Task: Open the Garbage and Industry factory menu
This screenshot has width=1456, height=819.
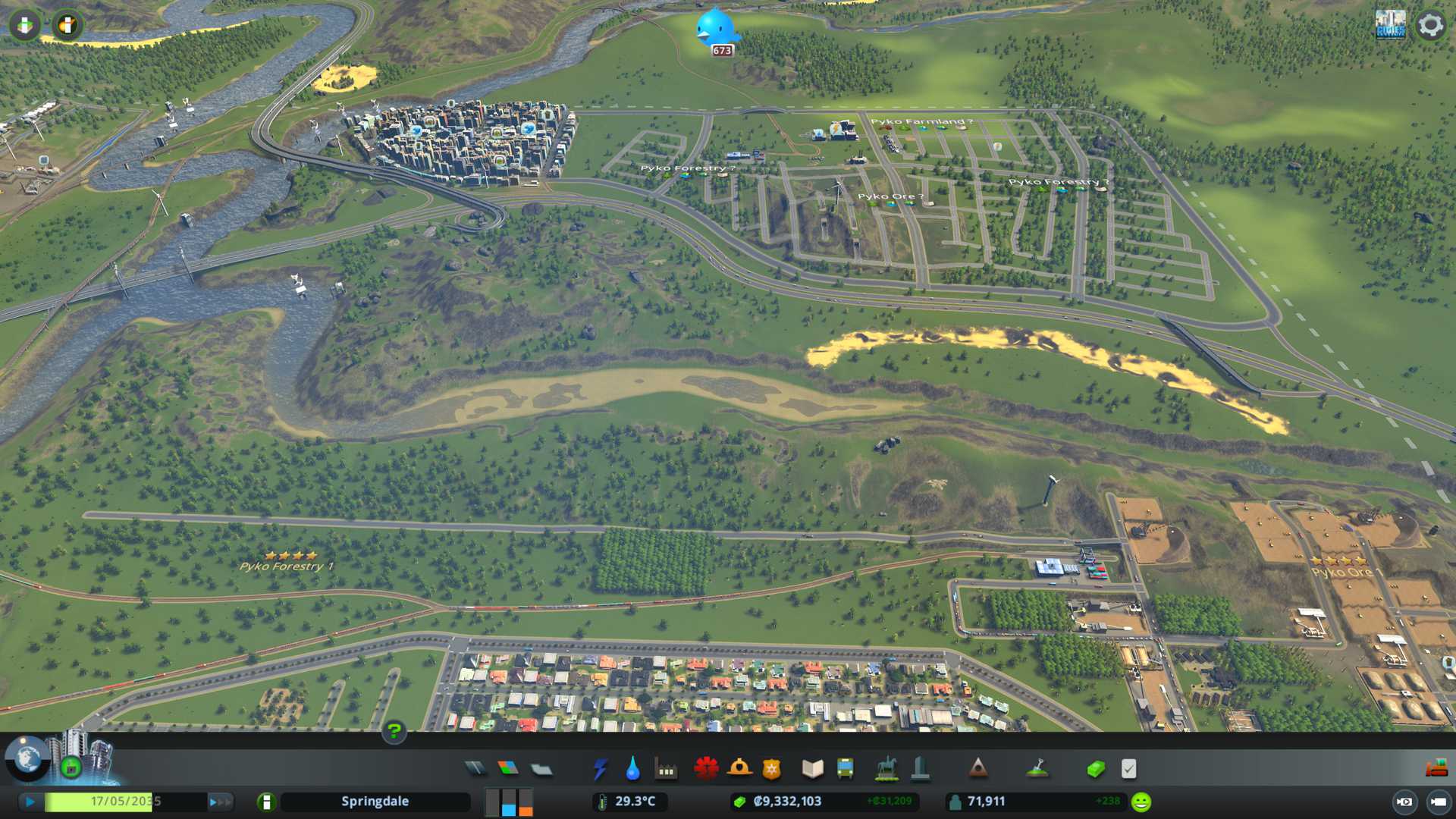Action: point(666,769)
